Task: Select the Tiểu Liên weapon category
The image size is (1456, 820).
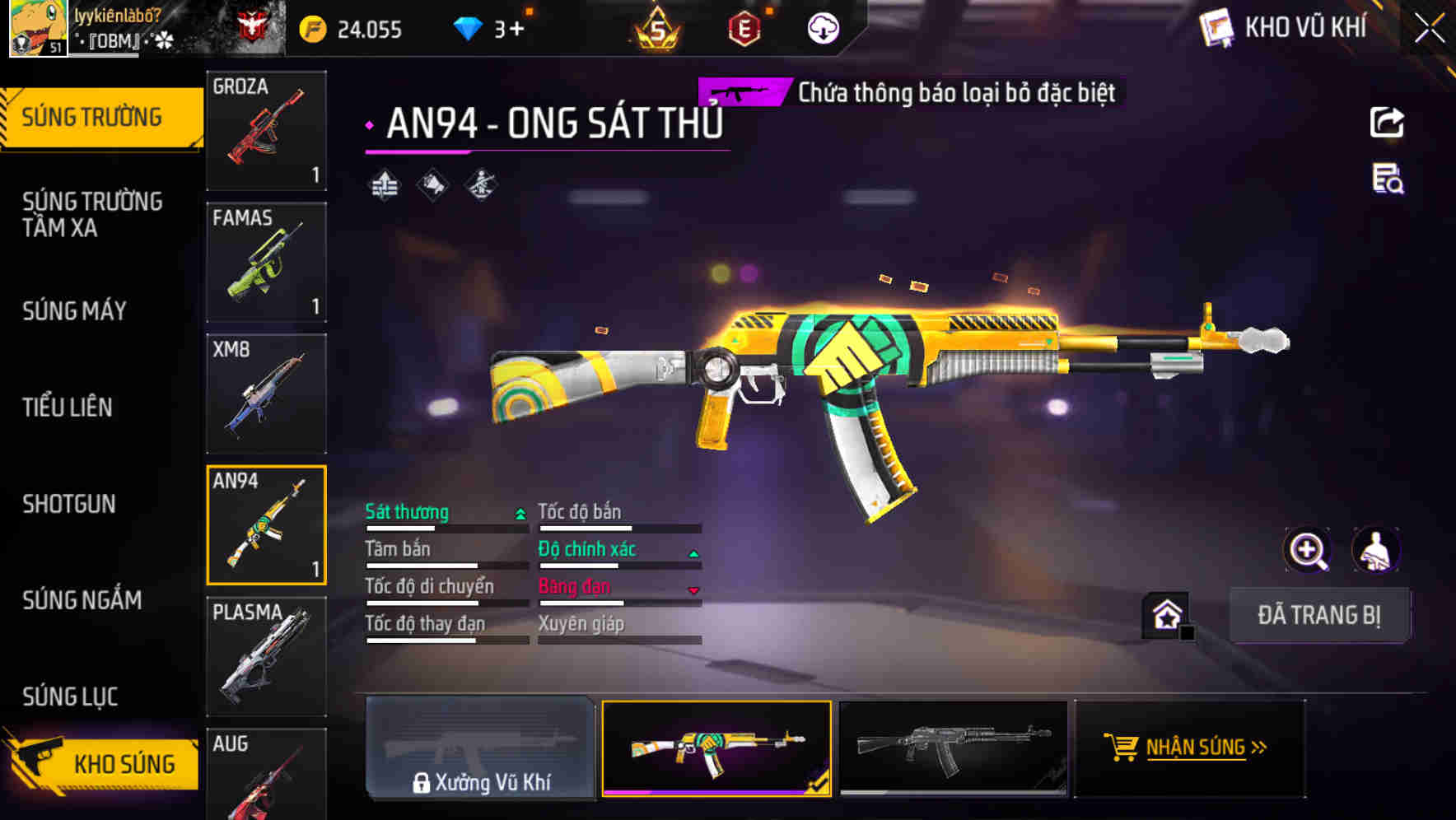Action: pos(68,408)
